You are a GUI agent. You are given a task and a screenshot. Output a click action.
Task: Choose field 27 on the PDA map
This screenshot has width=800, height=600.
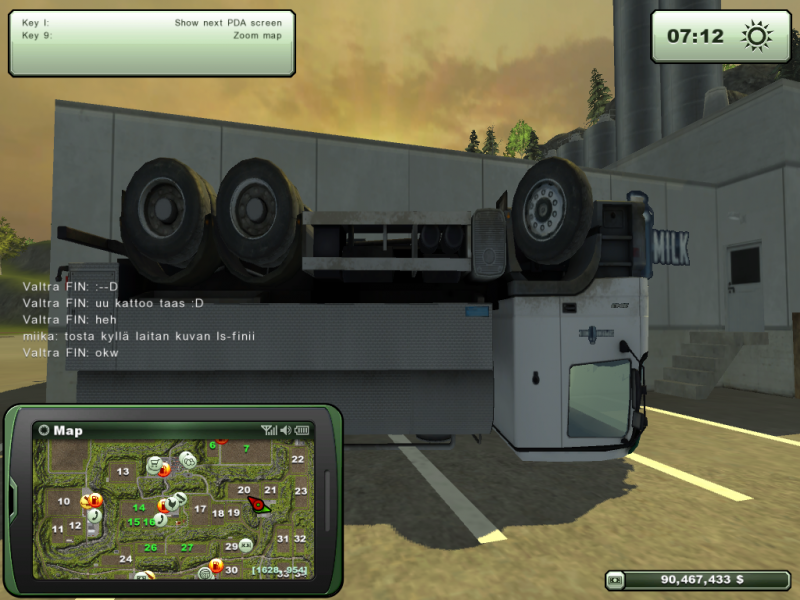[187, 548]
